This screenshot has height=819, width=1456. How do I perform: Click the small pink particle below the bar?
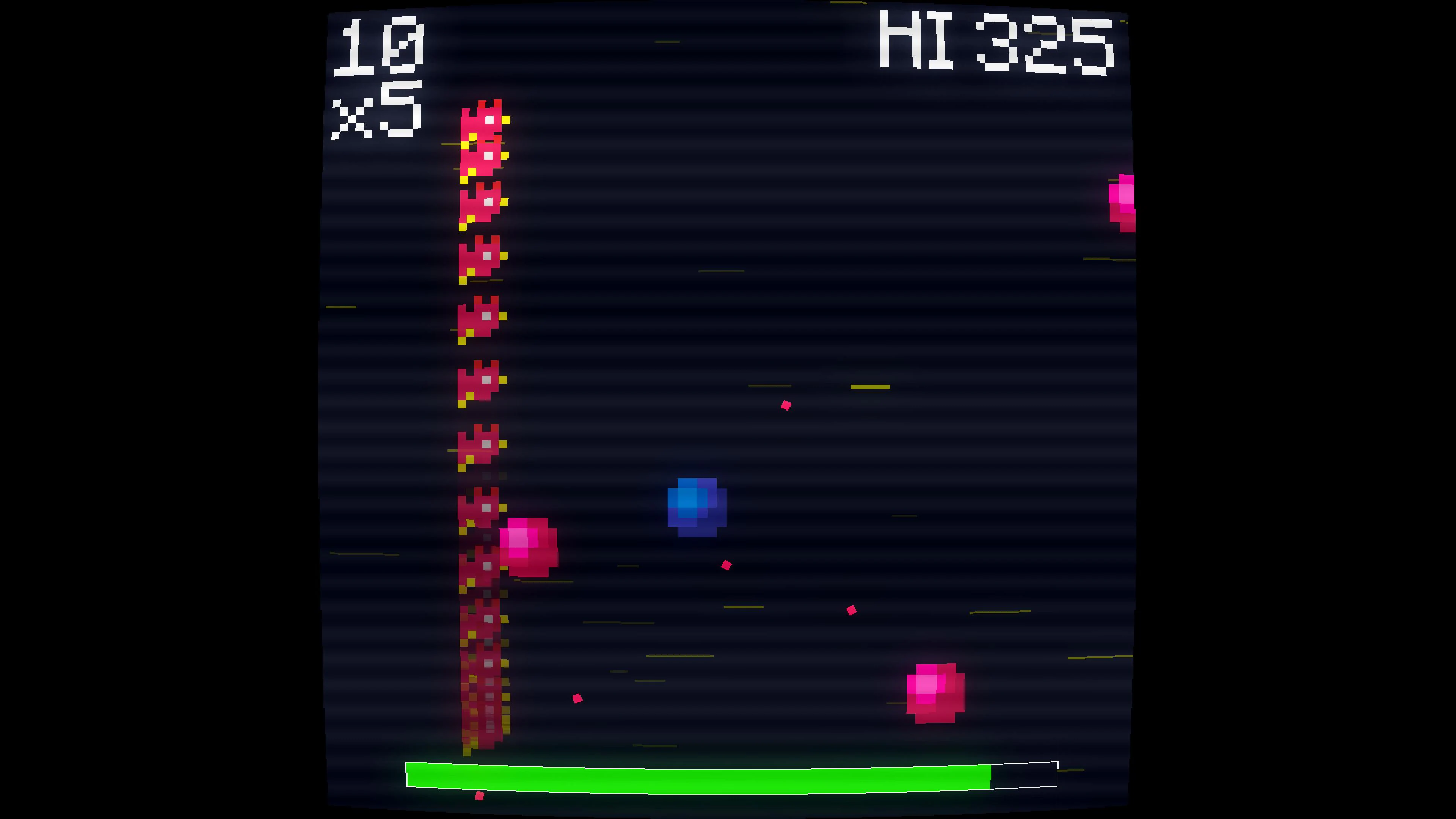tap(480, 796)
